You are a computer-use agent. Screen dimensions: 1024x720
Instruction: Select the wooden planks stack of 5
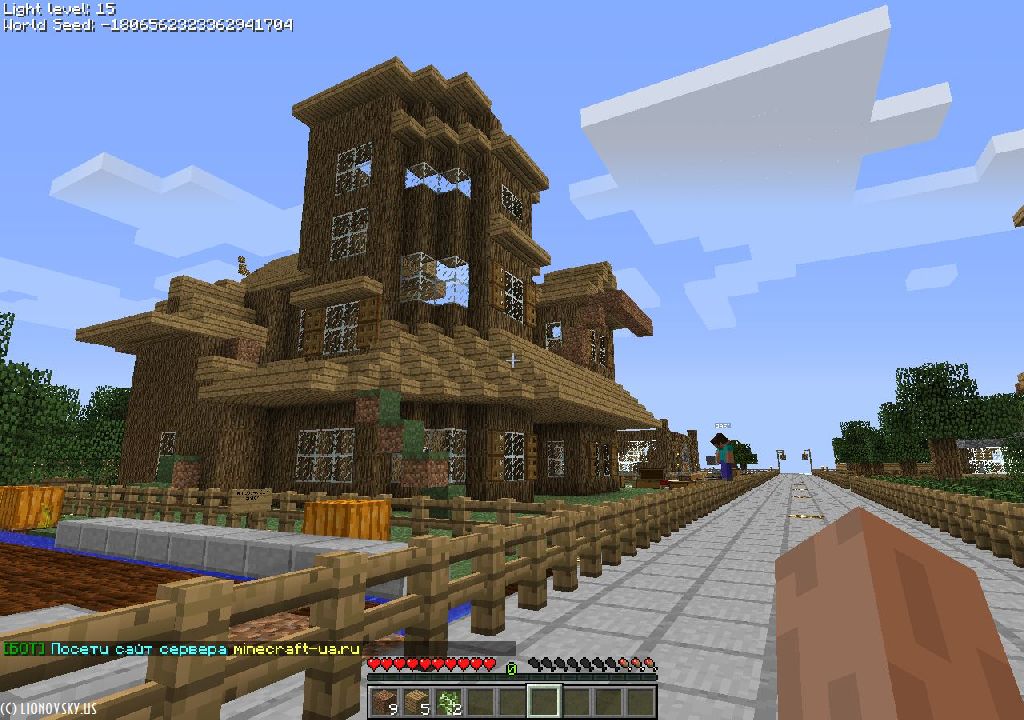[417, 703]
